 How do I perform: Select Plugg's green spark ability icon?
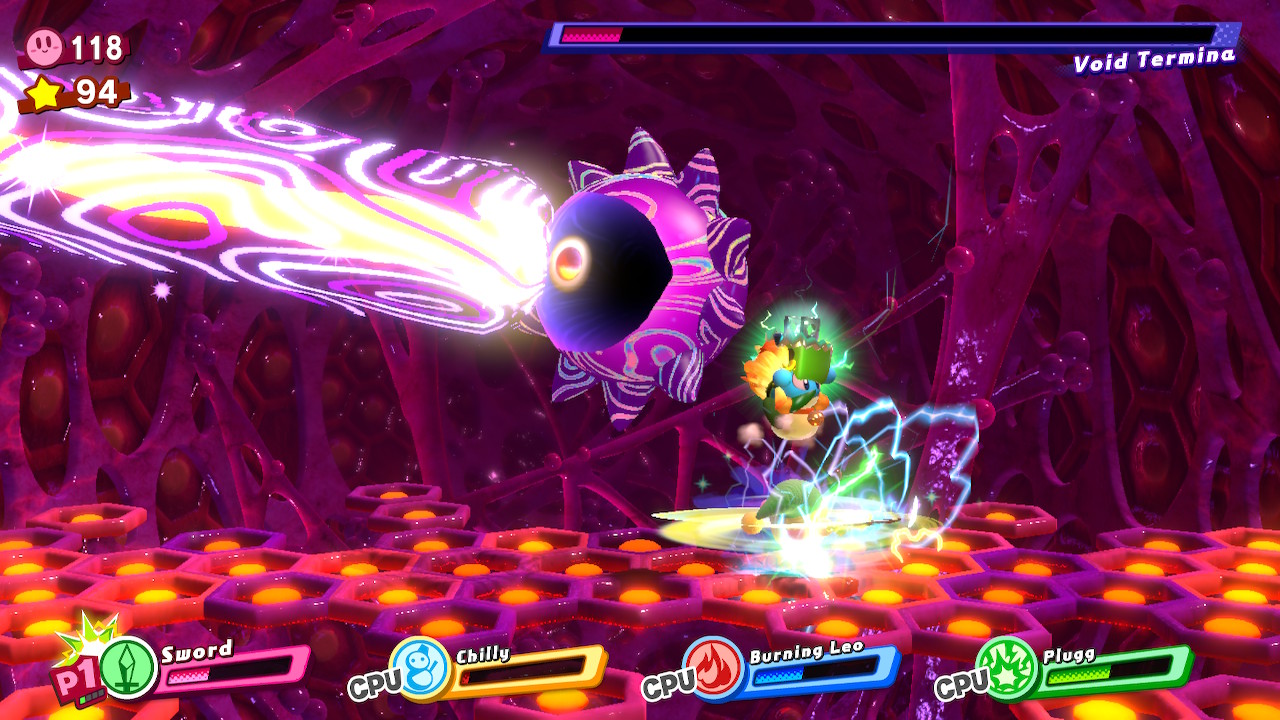(1004, 668)
